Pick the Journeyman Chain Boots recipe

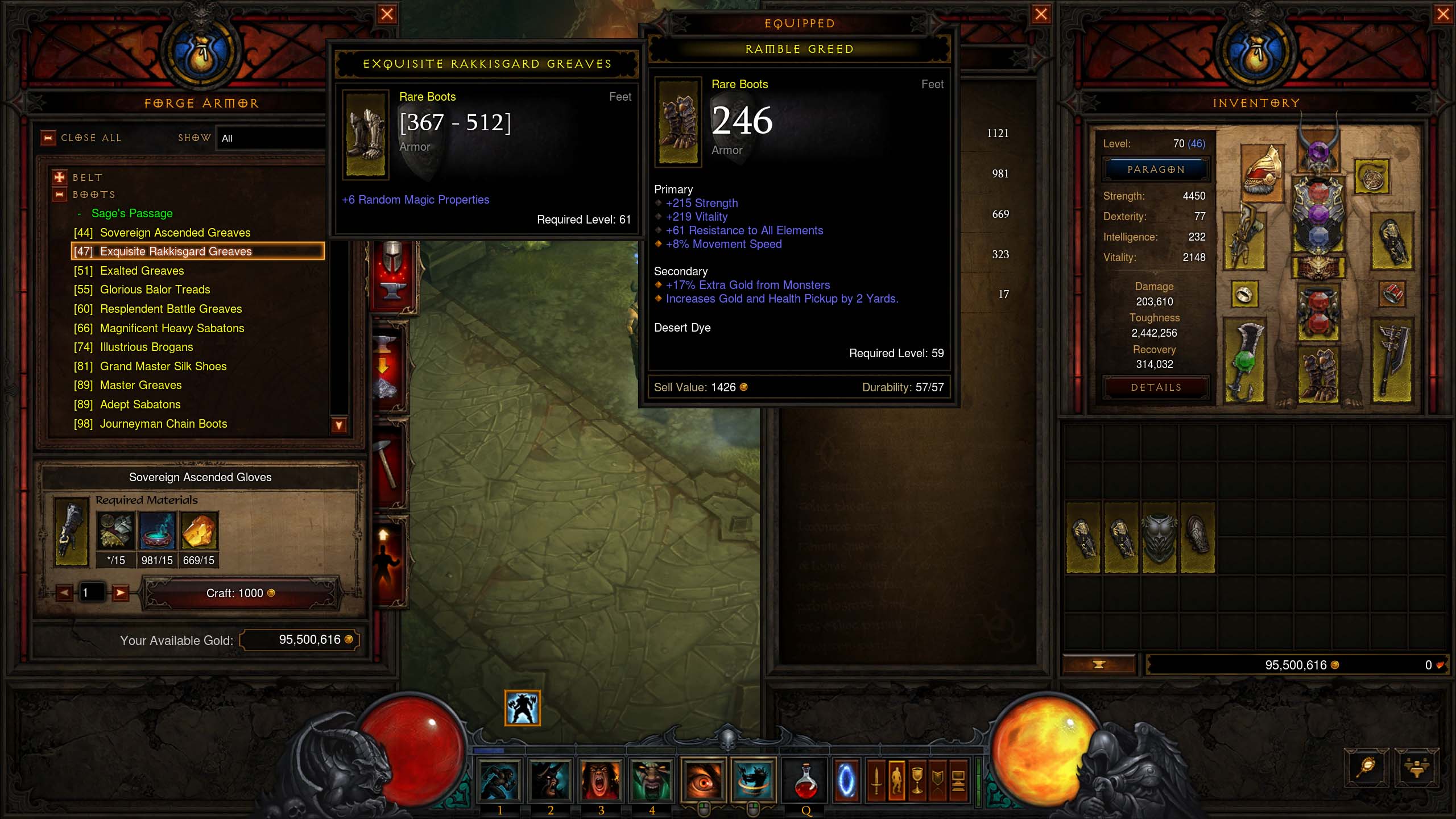[163, 424]
